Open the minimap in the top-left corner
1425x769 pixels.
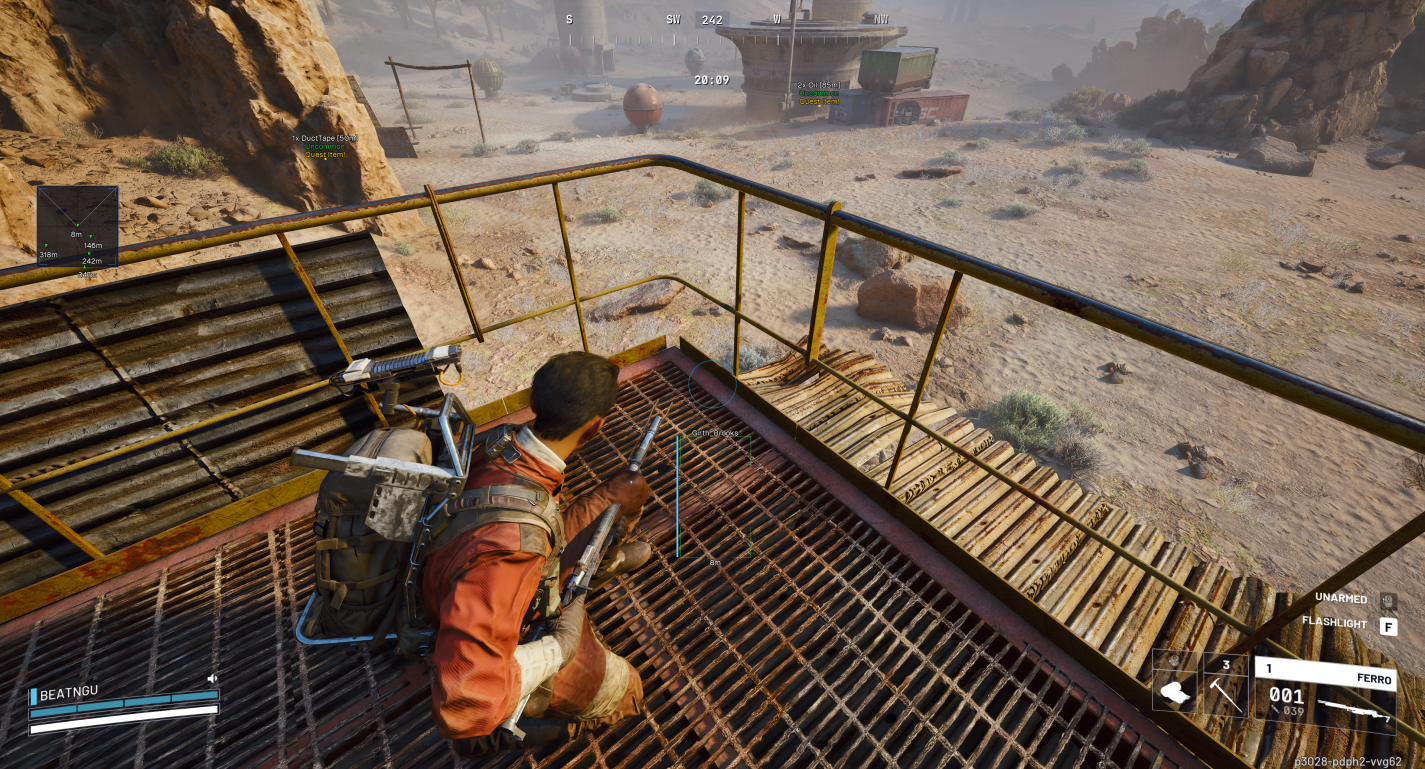pyautogui.click(x=79, y=224)
